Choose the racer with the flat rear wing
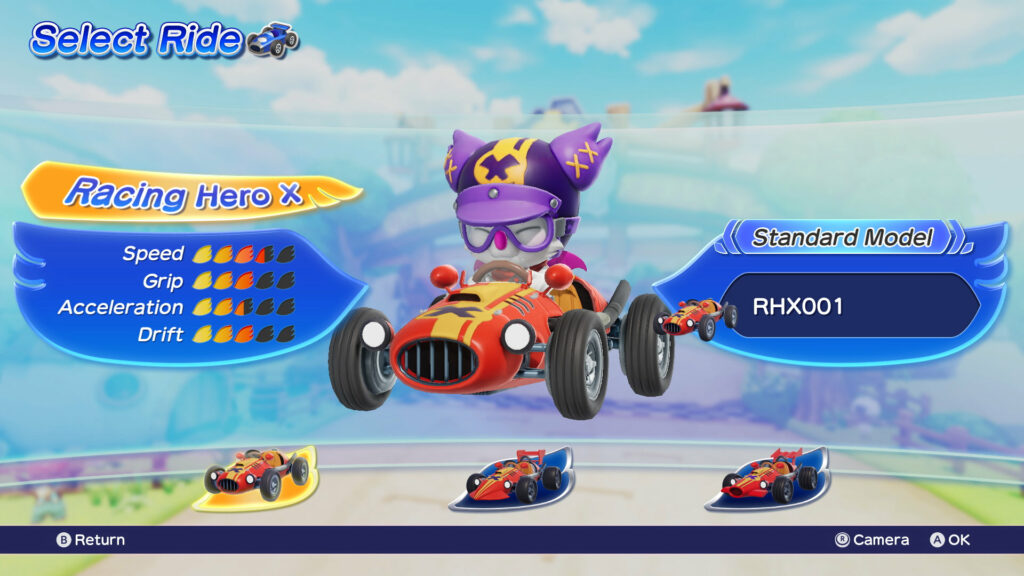The height and width of the screenshot is (576, 1024). point(512,478)
